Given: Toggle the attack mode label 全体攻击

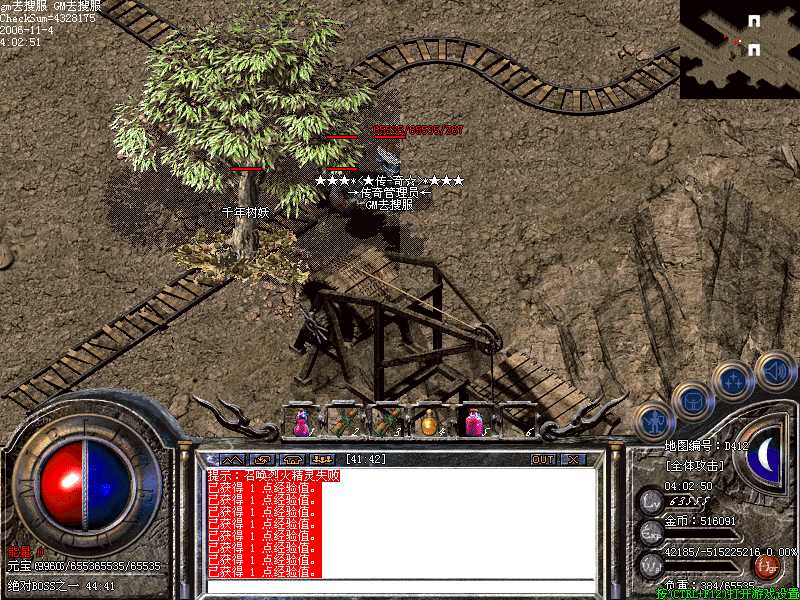Looking at the screenshot, I should pos(695,466).
